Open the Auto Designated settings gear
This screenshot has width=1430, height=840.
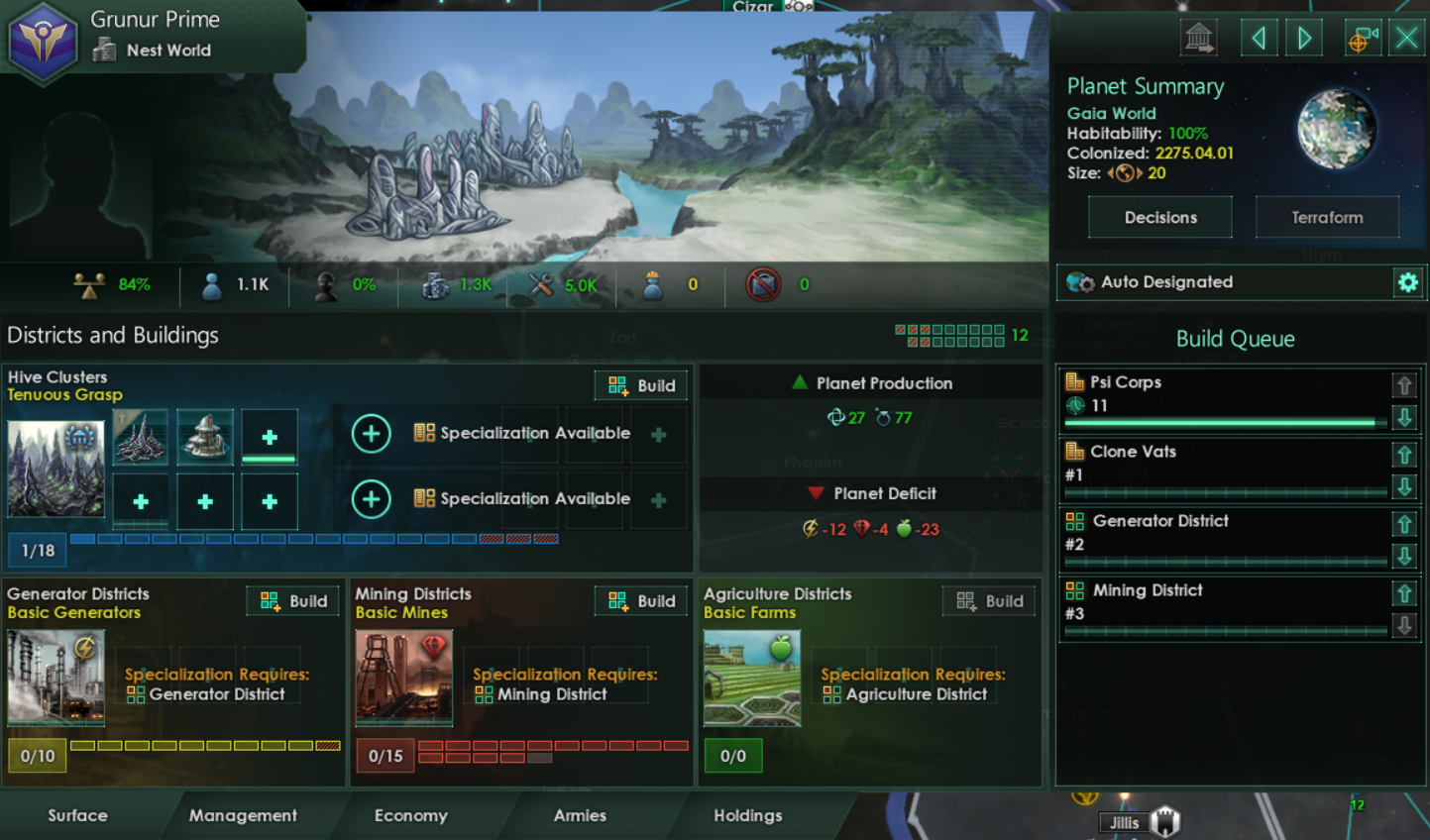click(1408, 282)
